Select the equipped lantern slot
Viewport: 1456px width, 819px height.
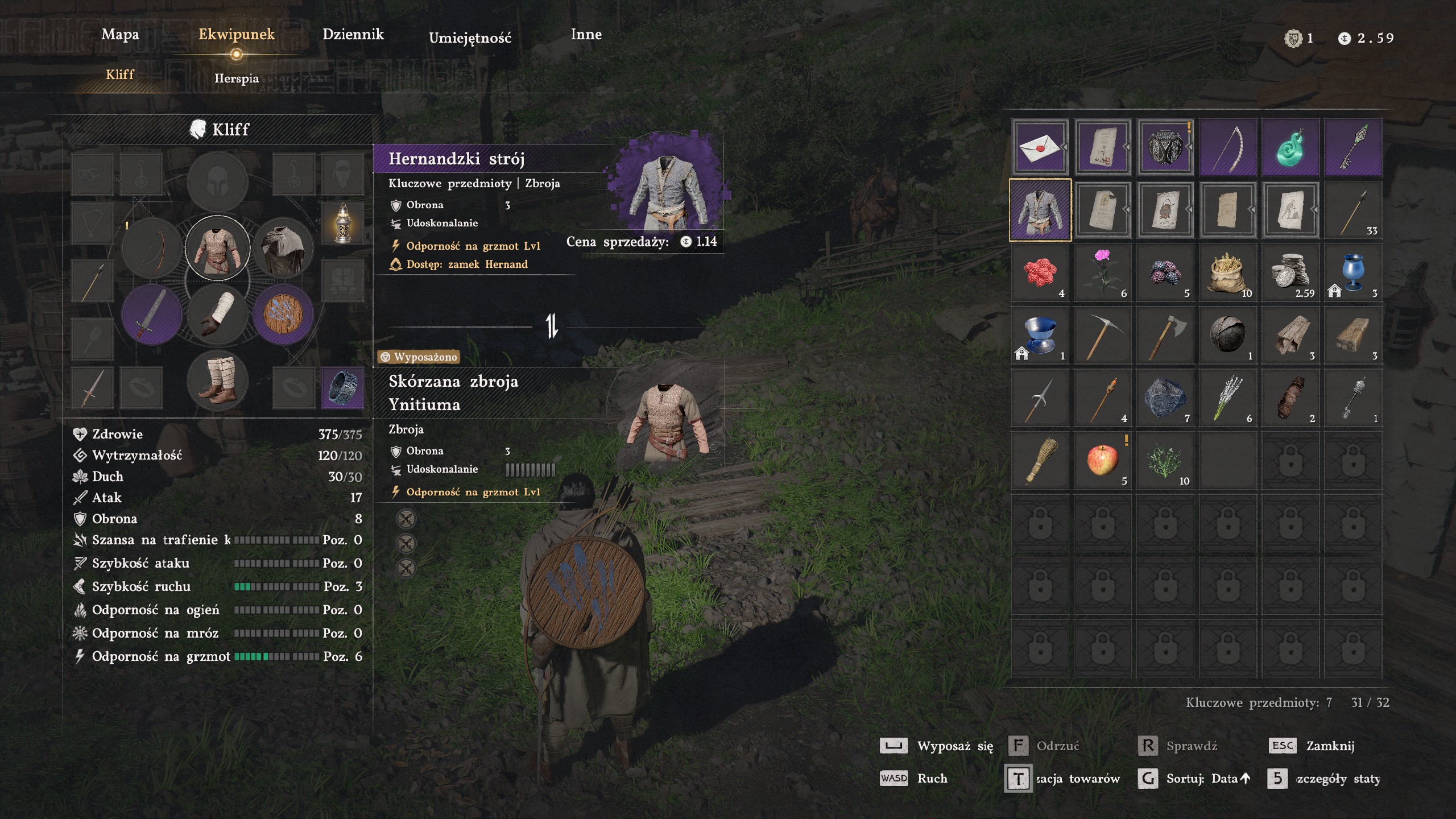[x=342, y=223]
